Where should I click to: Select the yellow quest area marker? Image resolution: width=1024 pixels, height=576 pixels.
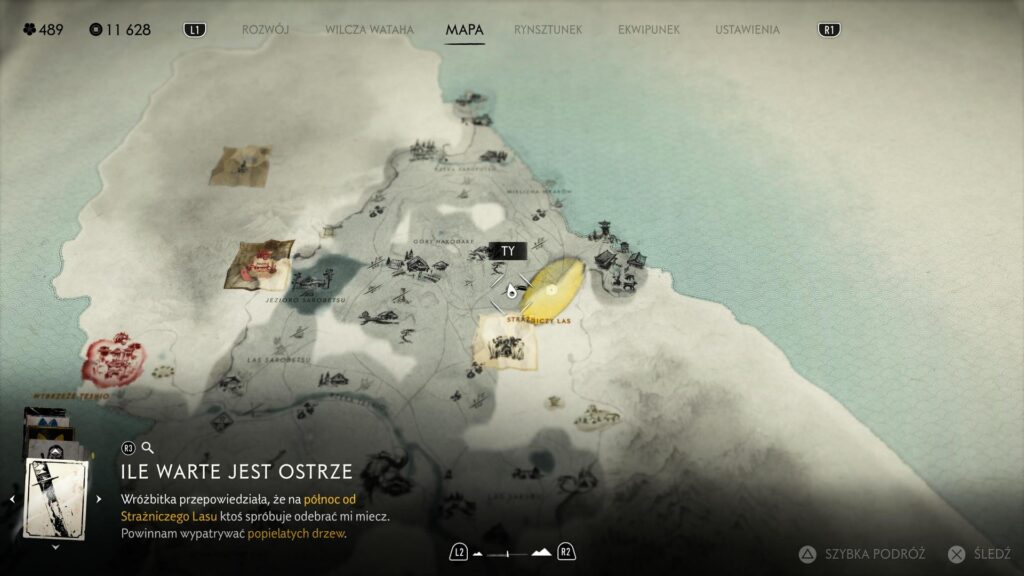pos(553,286)
